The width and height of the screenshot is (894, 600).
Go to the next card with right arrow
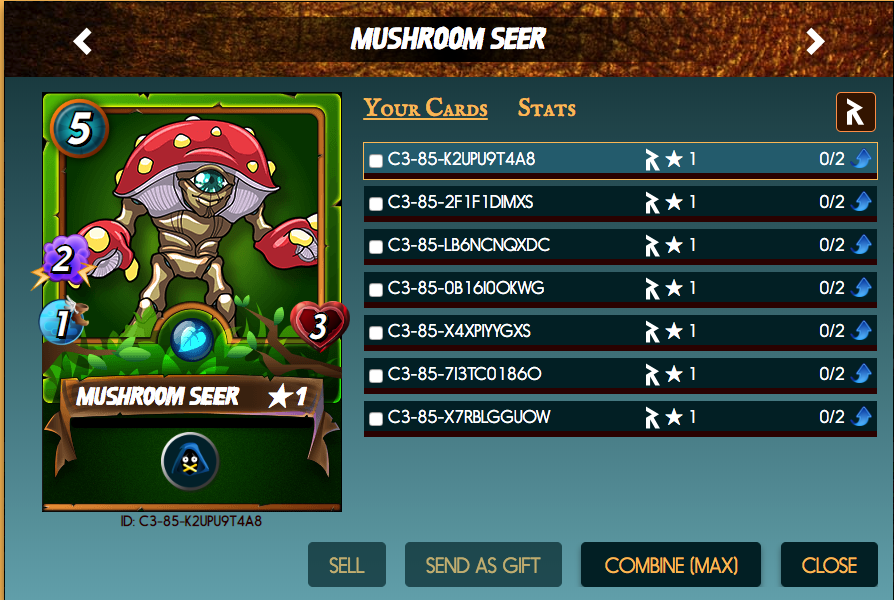pyautogui.click(x=816, y=41)
